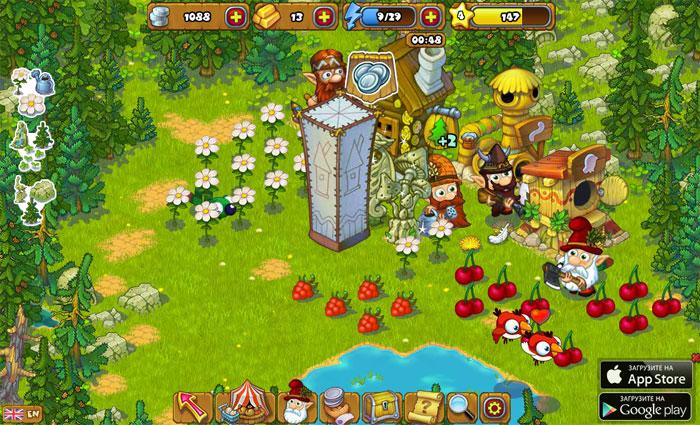Open the App Store download link
The width and height of the screenshot is (700, 425).
(646, 374)
